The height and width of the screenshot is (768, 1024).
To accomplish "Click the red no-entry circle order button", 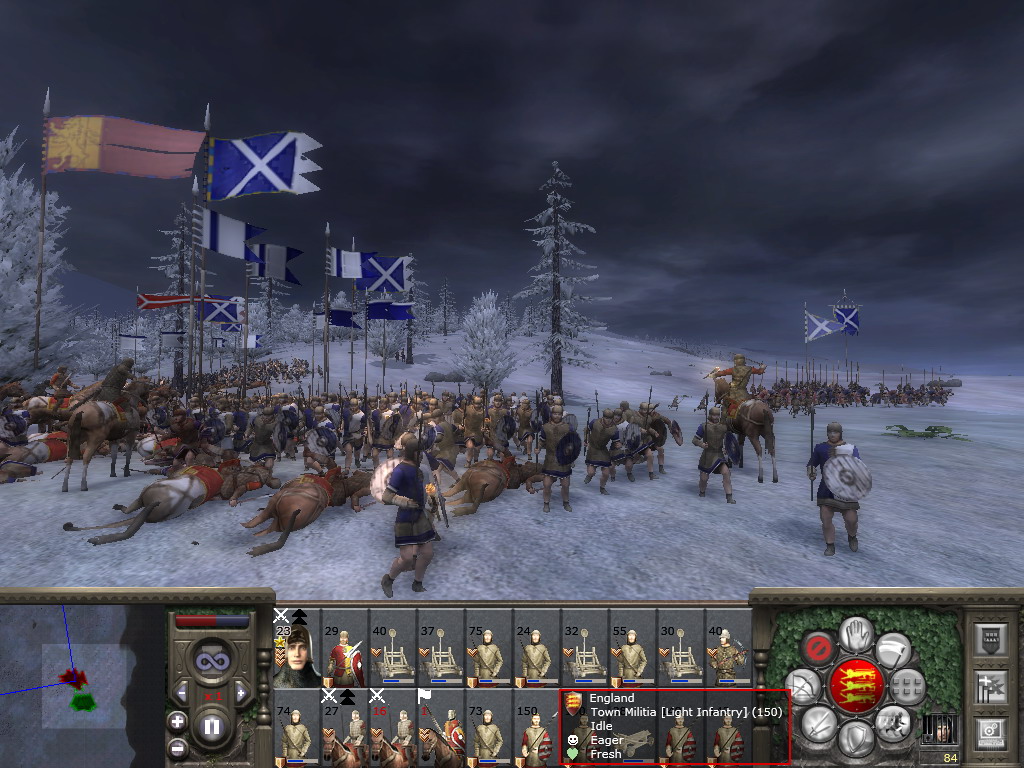I will (x=820, y=649).
